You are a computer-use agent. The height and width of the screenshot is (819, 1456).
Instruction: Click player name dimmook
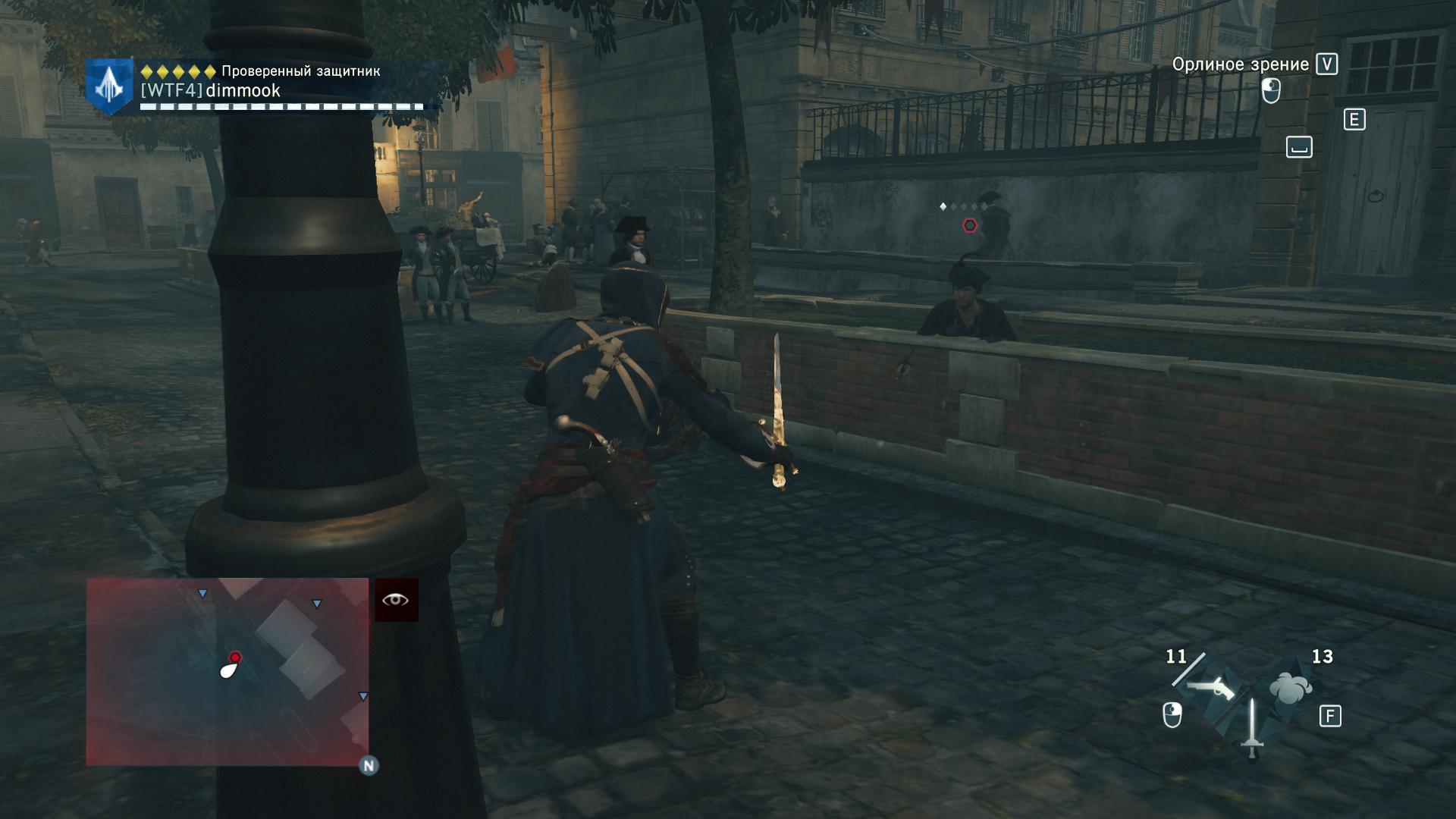pos(243,91)
